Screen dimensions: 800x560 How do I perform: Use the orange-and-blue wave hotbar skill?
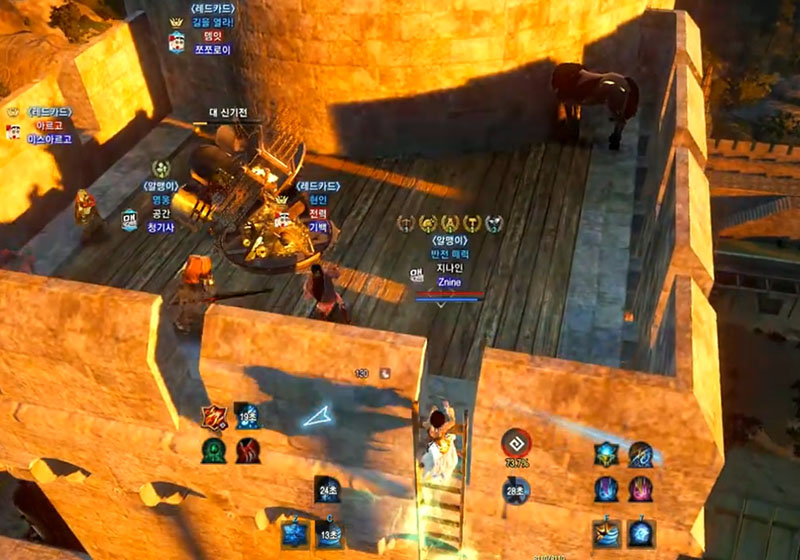[x=606, y=532]
